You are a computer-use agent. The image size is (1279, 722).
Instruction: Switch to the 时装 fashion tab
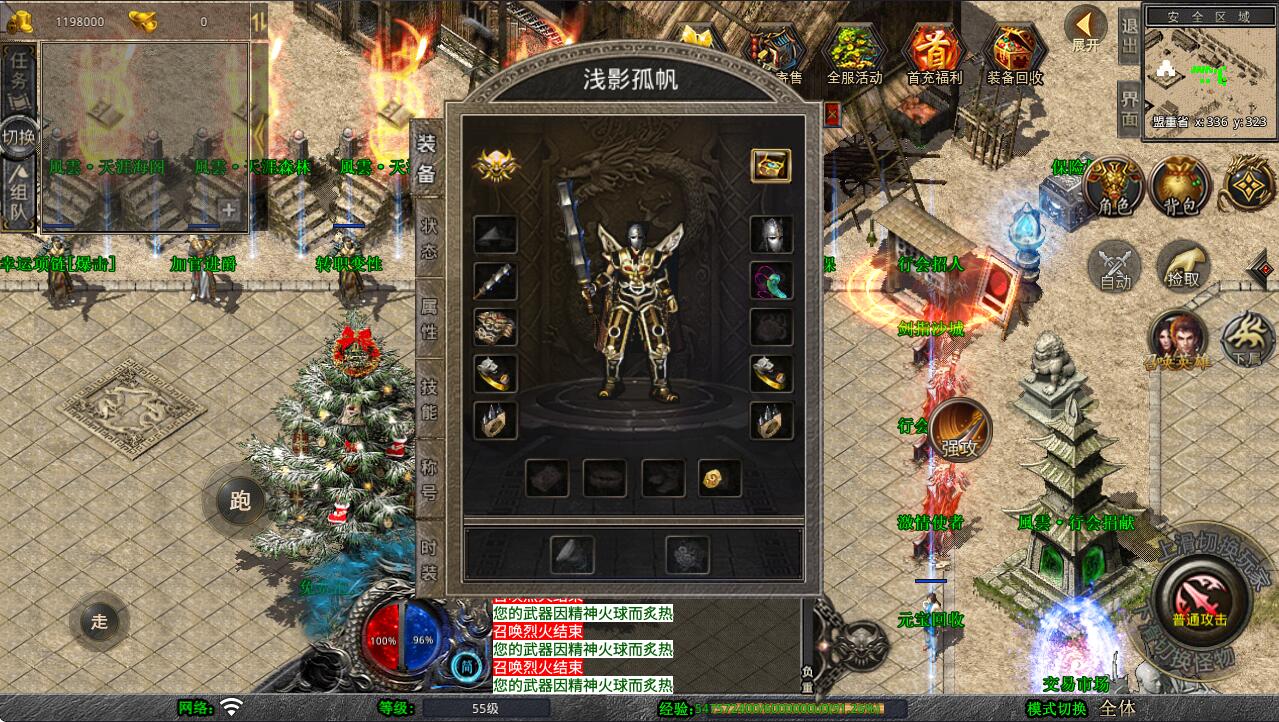coord(428,559)
